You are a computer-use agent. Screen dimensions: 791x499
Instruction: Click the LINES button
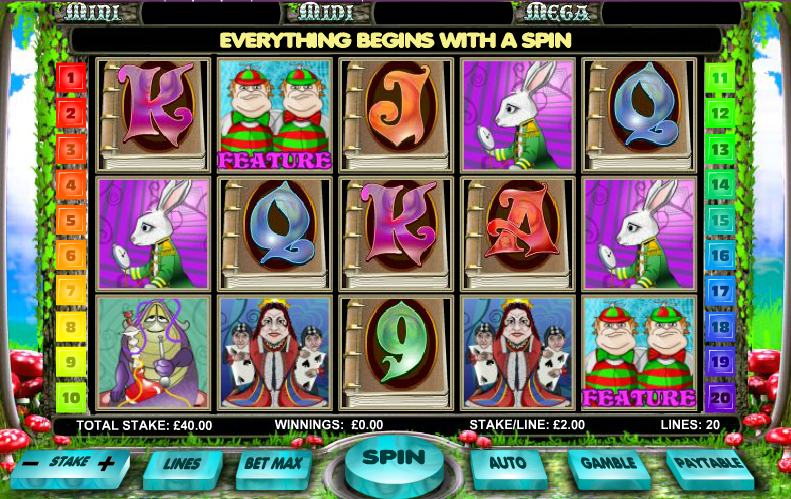(183, 465)
